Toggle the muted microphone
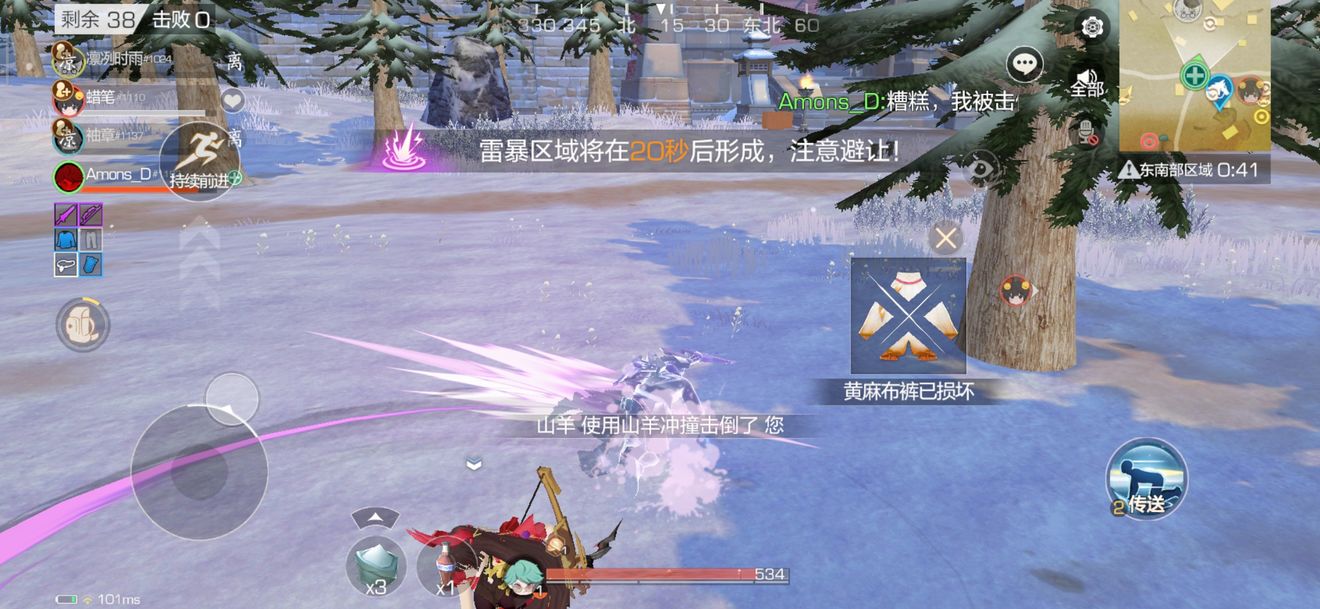 coord(1087,131)
